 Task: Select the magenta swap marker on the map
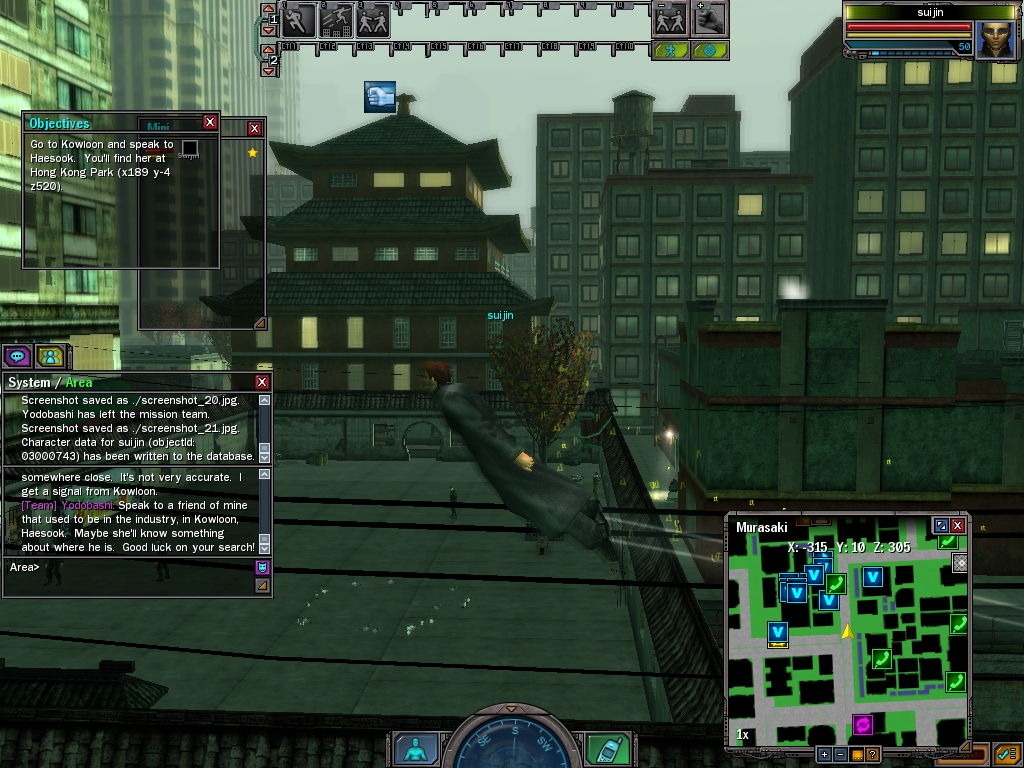click(863, 724)
